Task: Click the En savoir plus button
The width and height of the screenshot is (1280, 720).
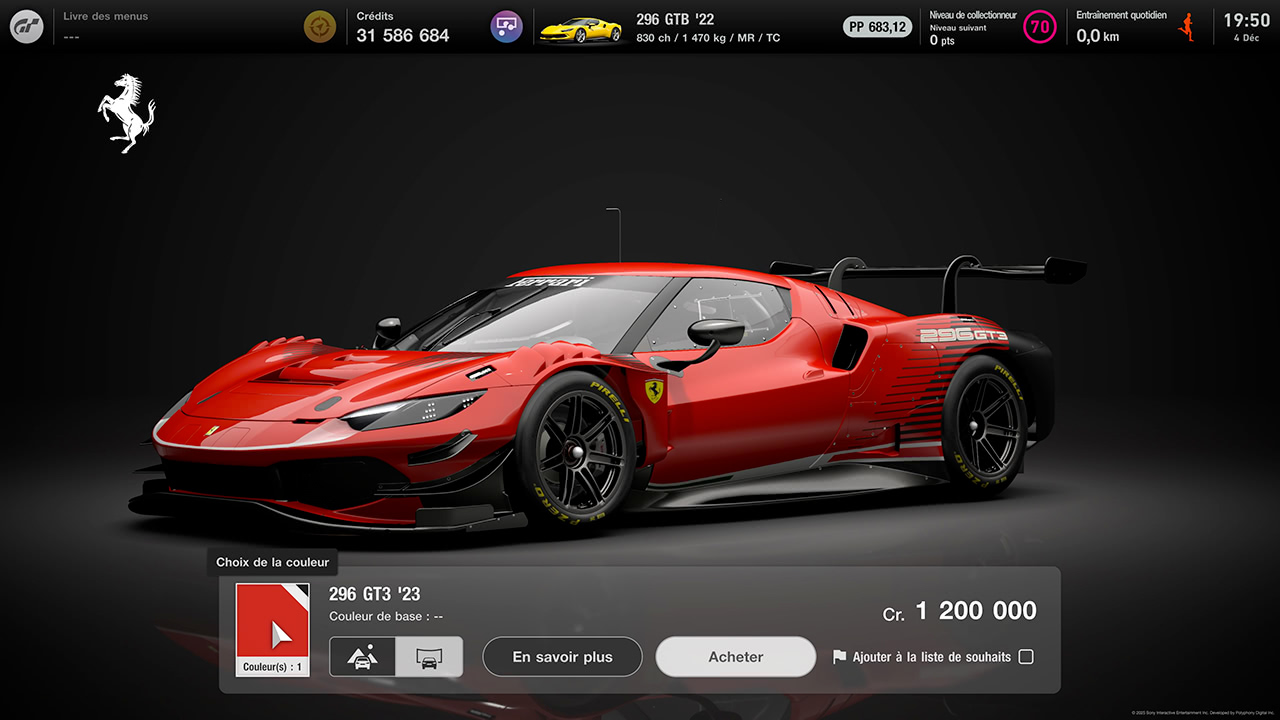Action: coord(562,657)
